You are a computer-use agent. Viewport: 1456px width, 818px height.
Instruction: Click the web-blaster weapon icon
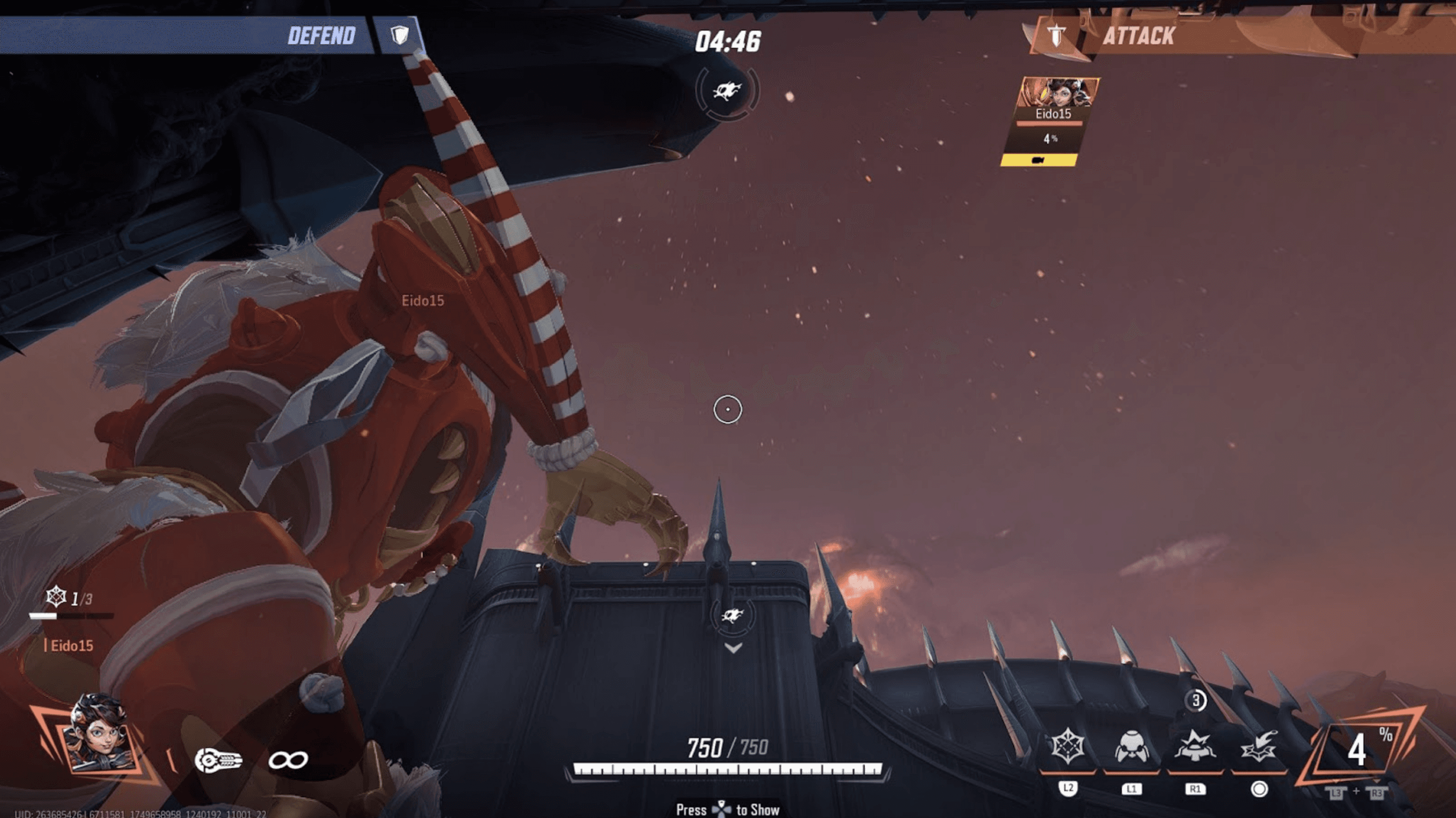click(x=218, y=760)
